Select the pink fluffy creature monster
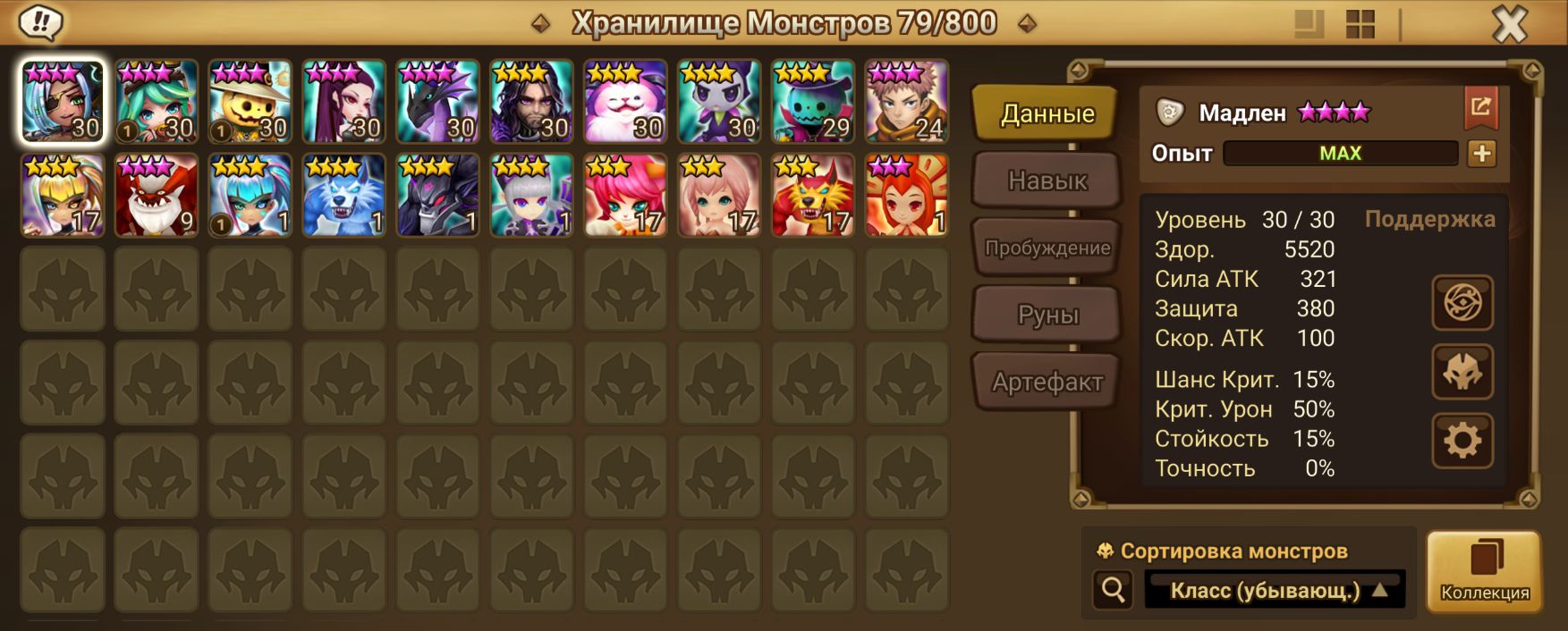Image resolution: width=1568 pixels, height=631 pixels. 624,102
